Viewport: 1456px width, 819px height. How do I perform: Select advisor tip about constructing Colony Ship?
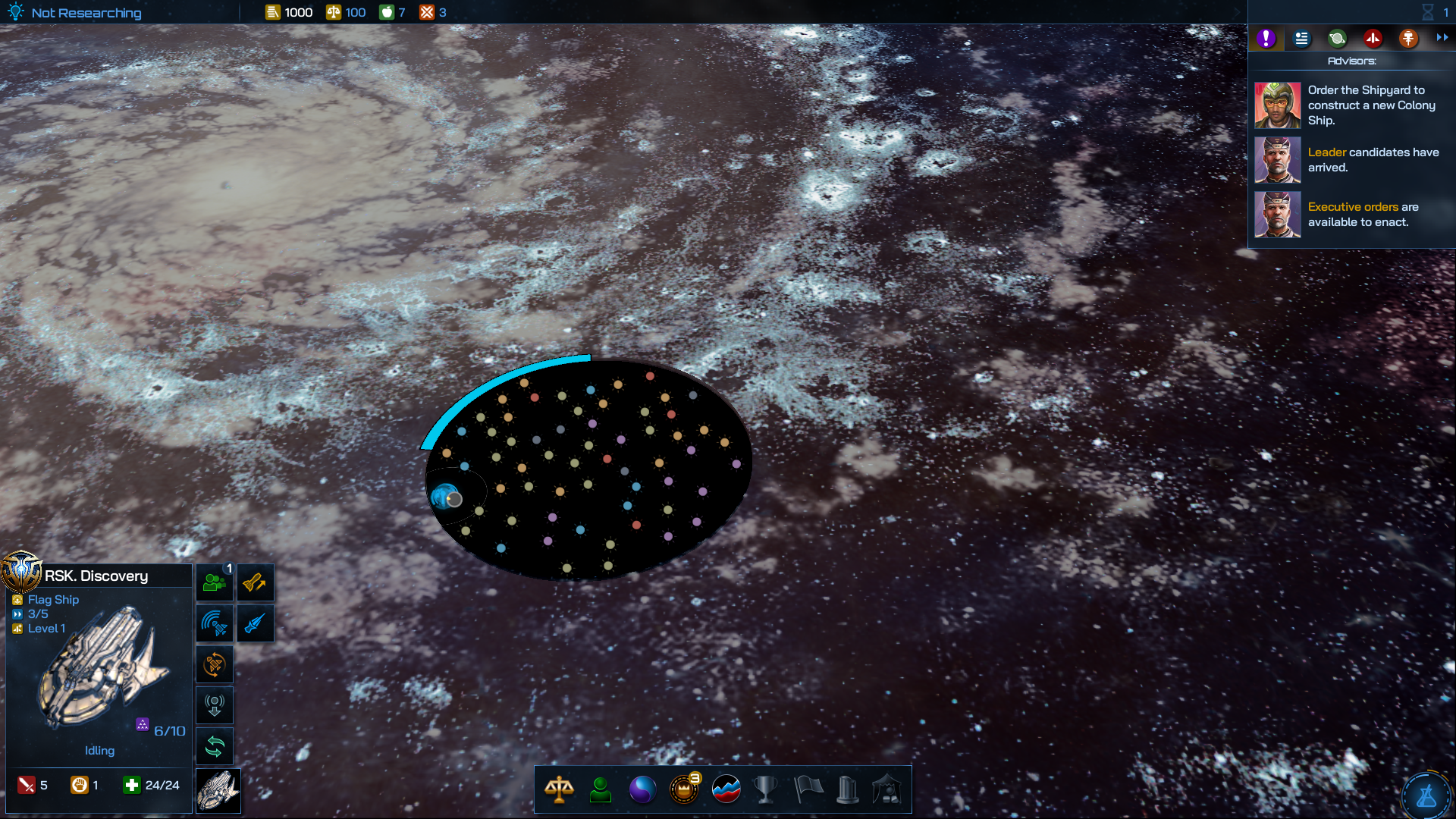(1351, 105)
